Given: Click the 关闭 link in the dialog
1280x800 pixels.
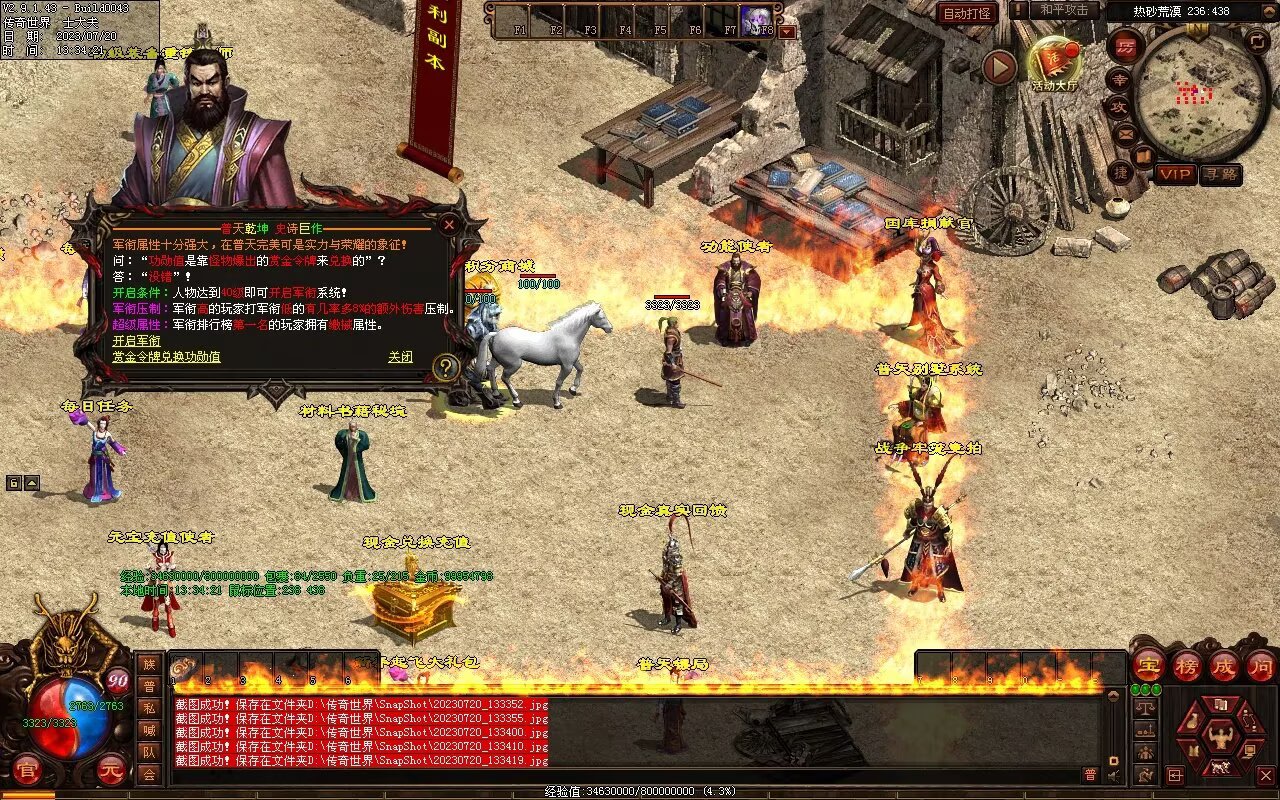Looking at the screenshot, I should 400,357.
